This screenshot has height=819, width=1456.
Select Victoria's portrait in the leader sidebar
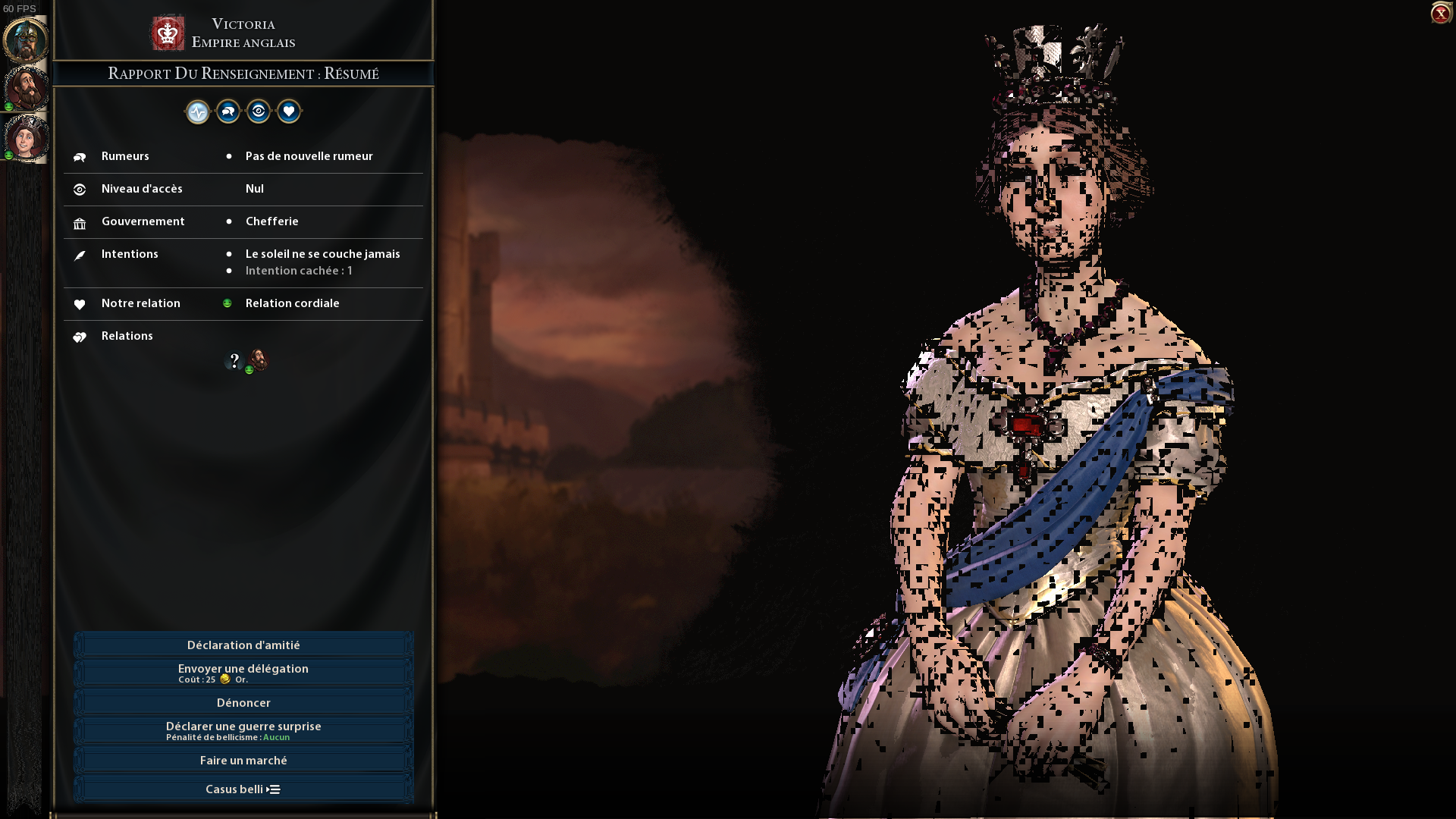[27, 137]
